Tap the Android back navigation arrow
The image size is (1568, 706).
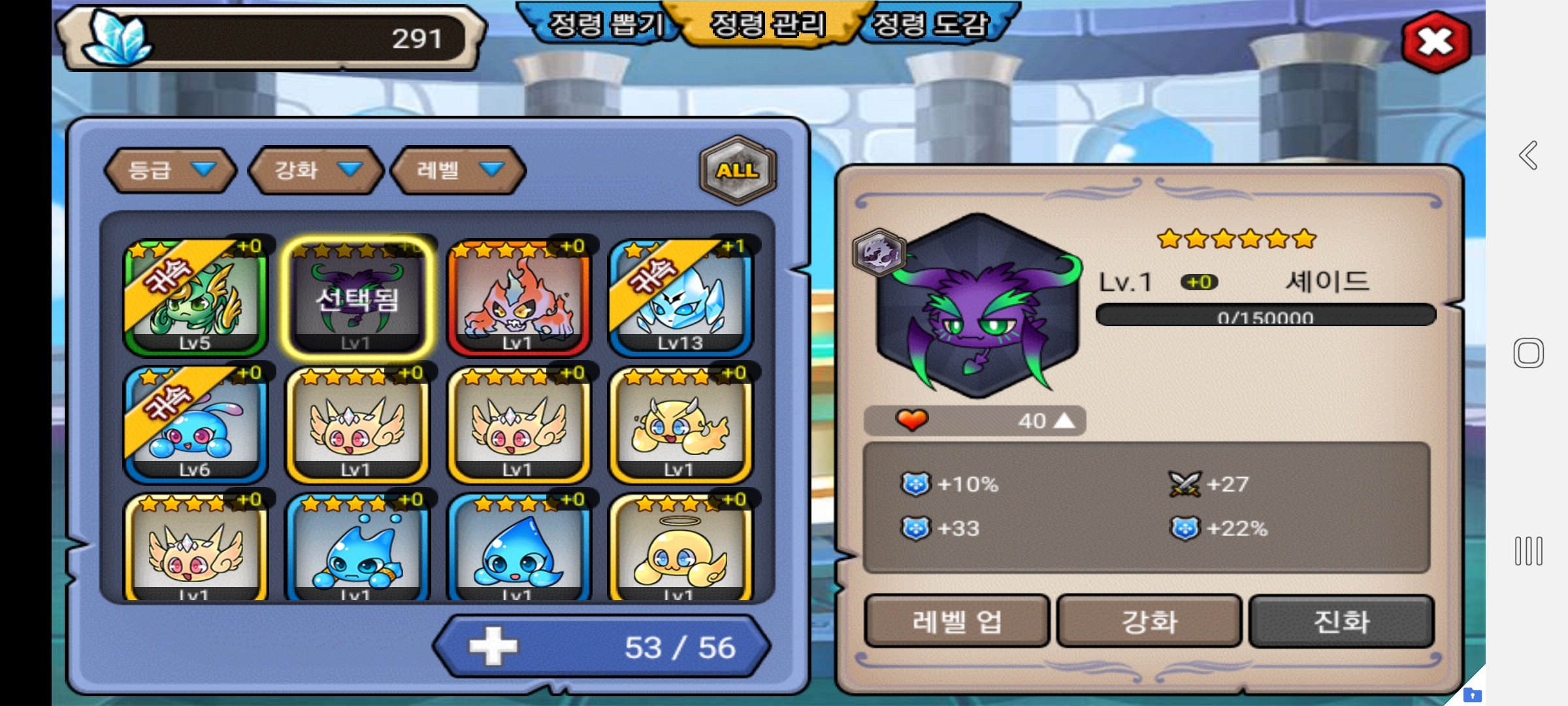click(x=1528, y=156)
